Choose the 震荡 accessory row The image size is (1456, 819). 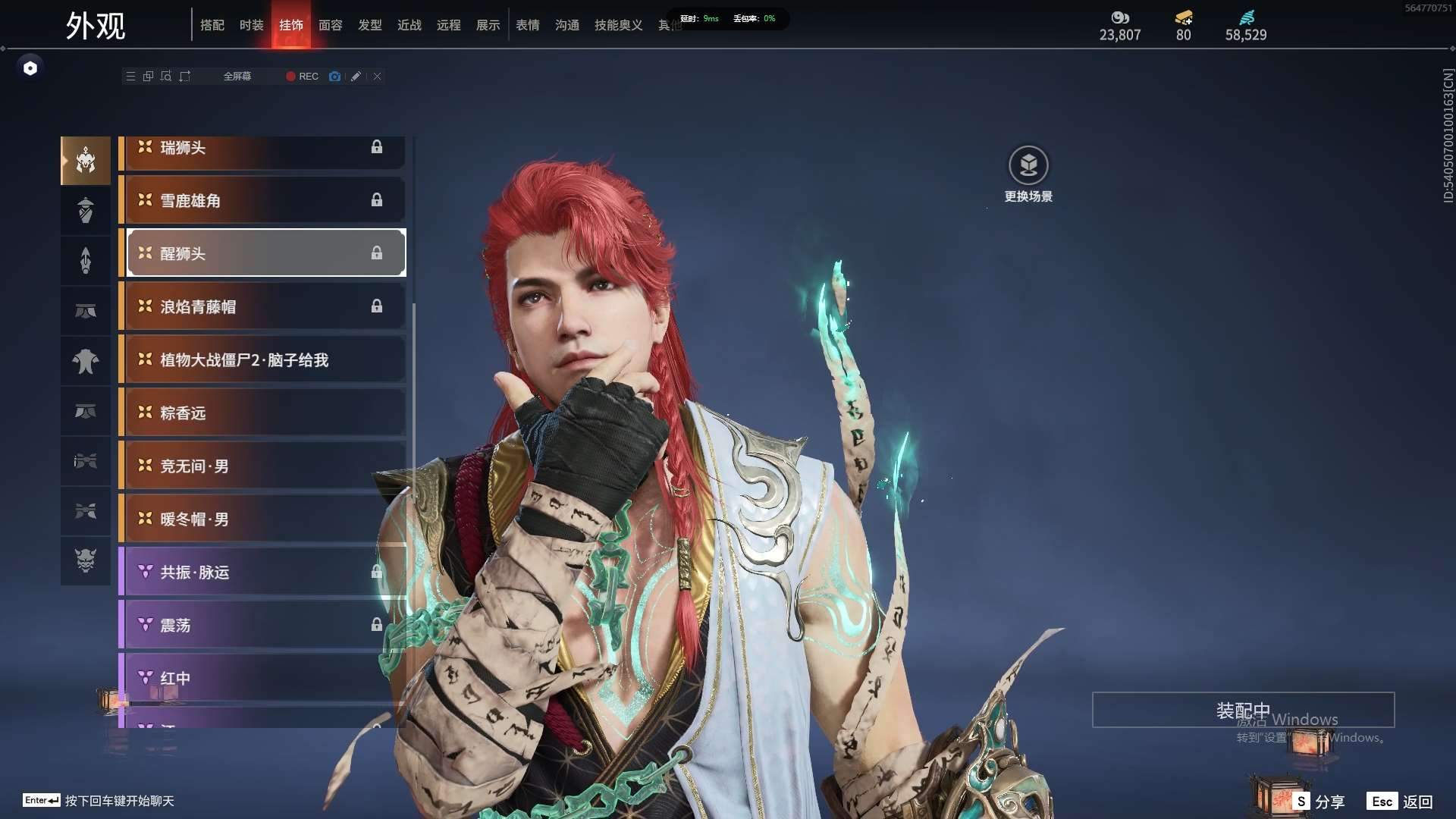tap(262, 625)
